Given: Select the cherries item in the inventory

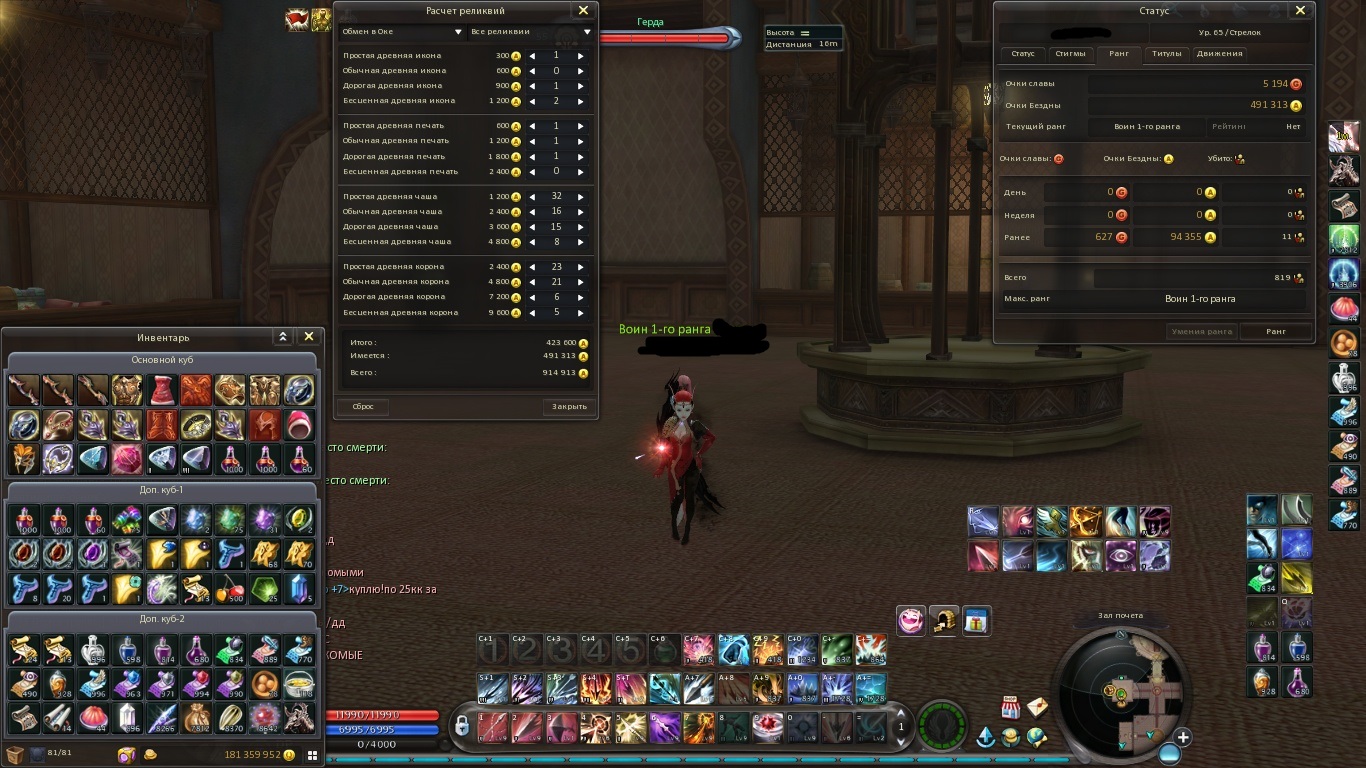Looking at the screenshot, I should coord(232,588).
